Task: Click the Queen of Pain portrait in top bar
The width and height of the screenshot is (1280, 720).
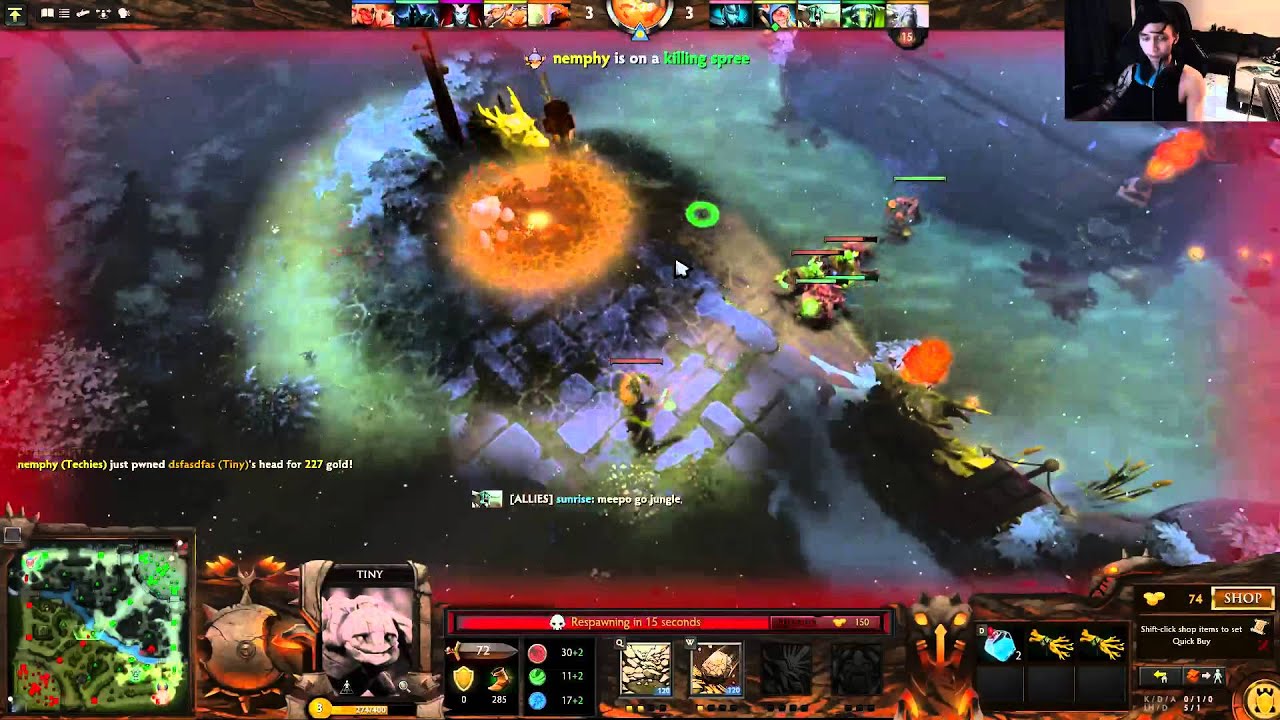Action: click(x=461, y=15)
